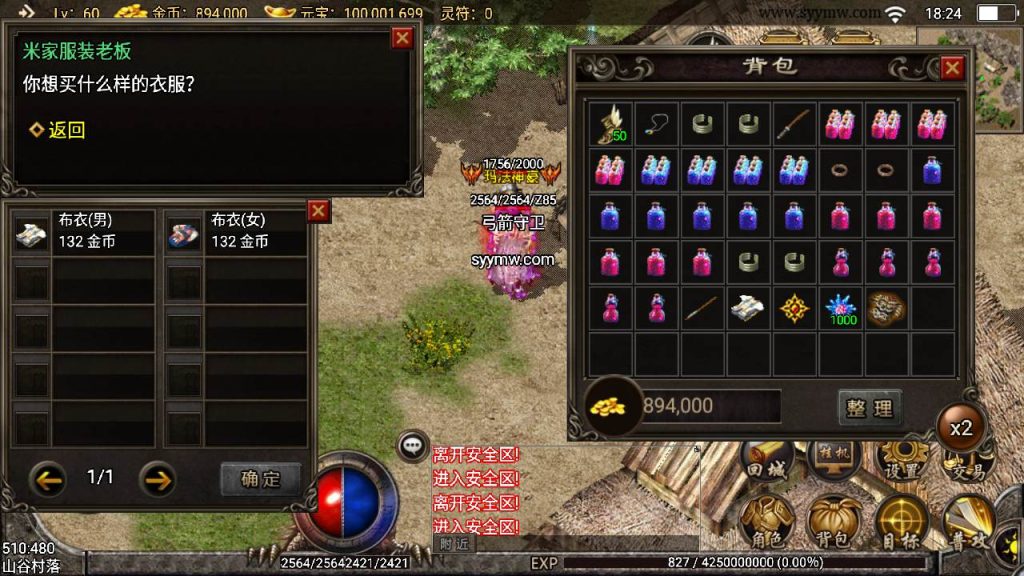This screenshot has width=1024, height=576.
Task: Close the 背包 backpack window
Action: pyautogui.click(x=952, y=68)
